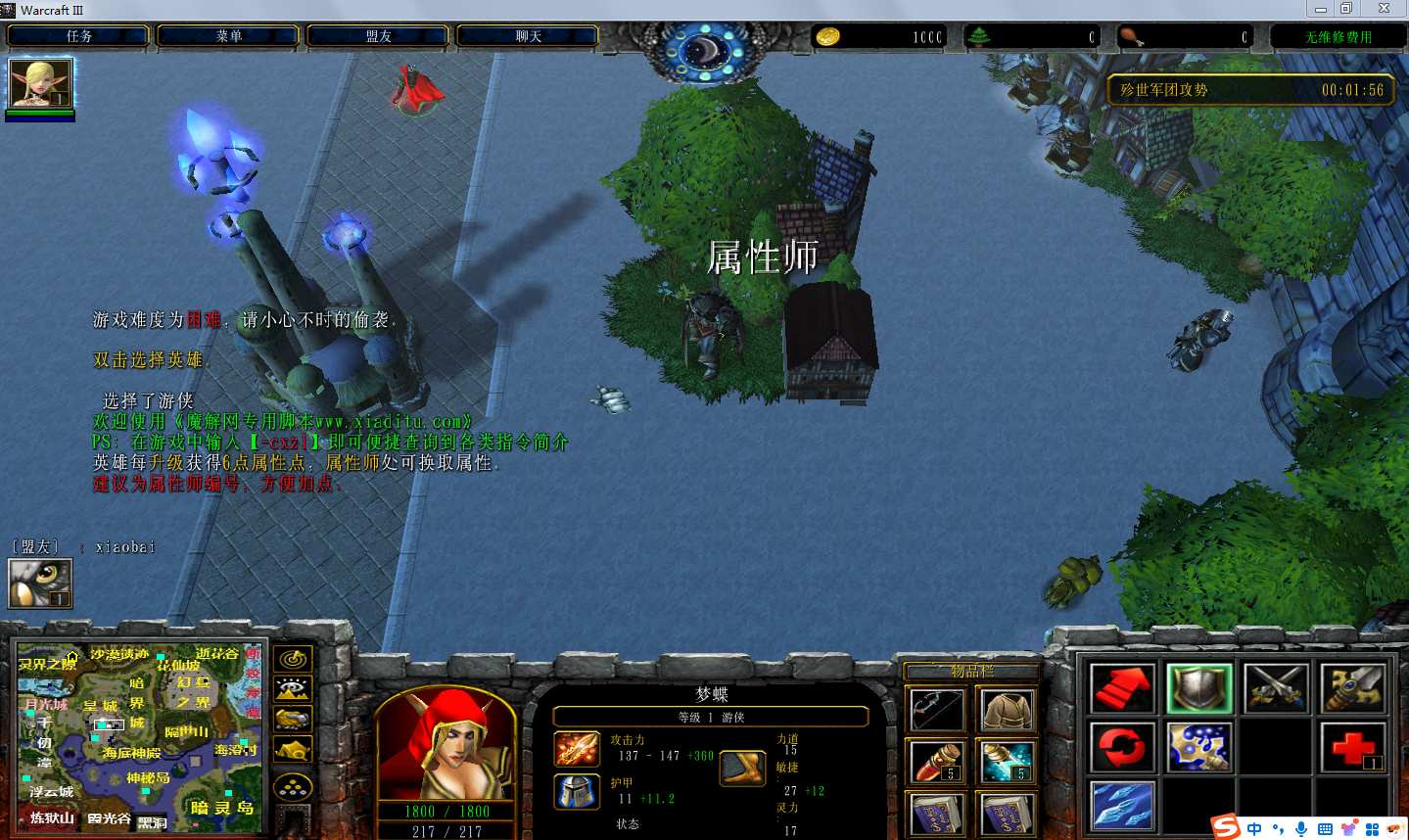Use the glowing cyan scroll item
The width and height of the screenshot is (1409, 840).
tap(1007, 762)
